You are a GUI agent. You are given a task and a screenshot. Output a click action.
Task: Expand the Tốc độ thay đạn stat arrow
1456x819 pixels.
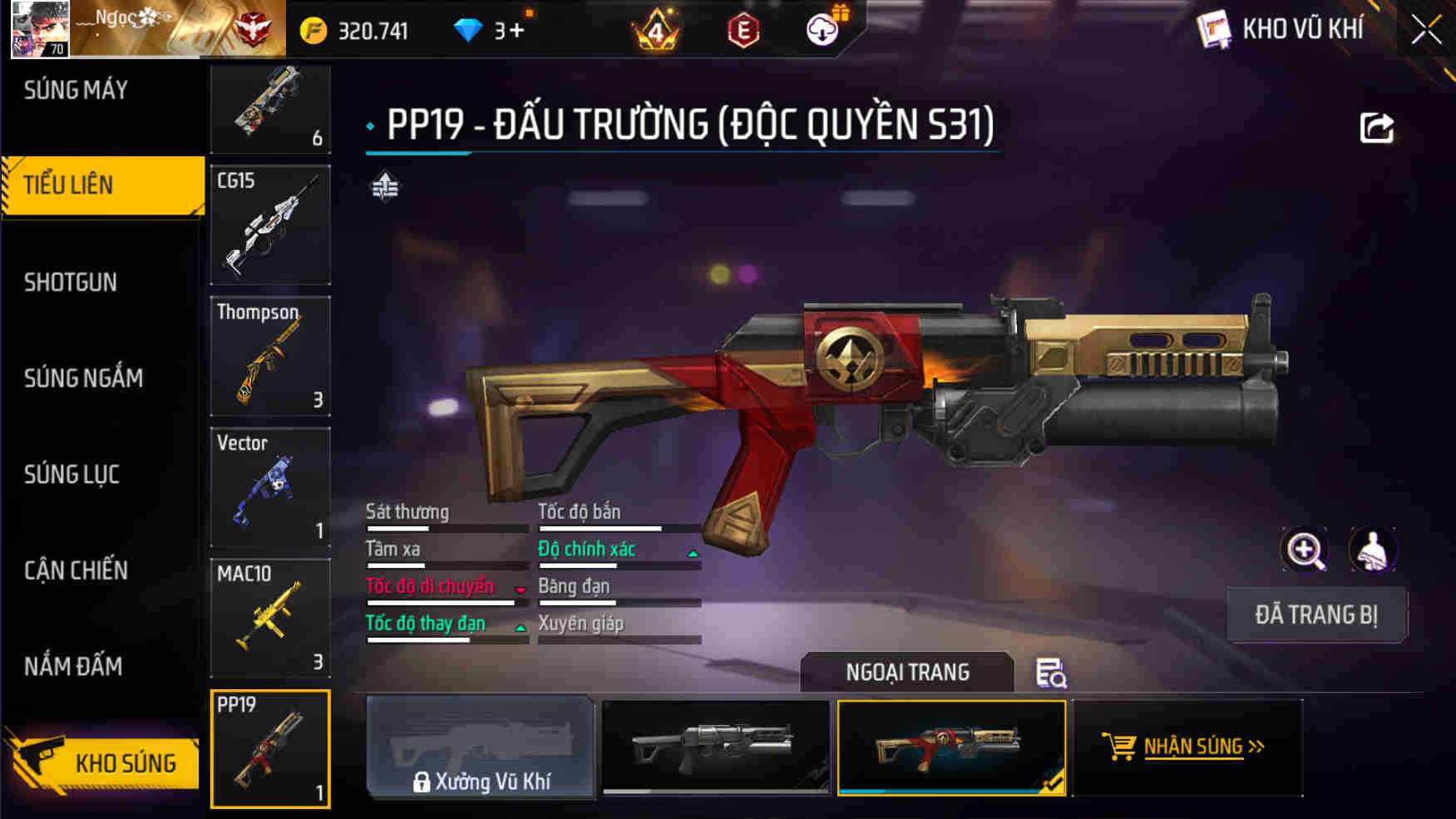coord(521,626)
